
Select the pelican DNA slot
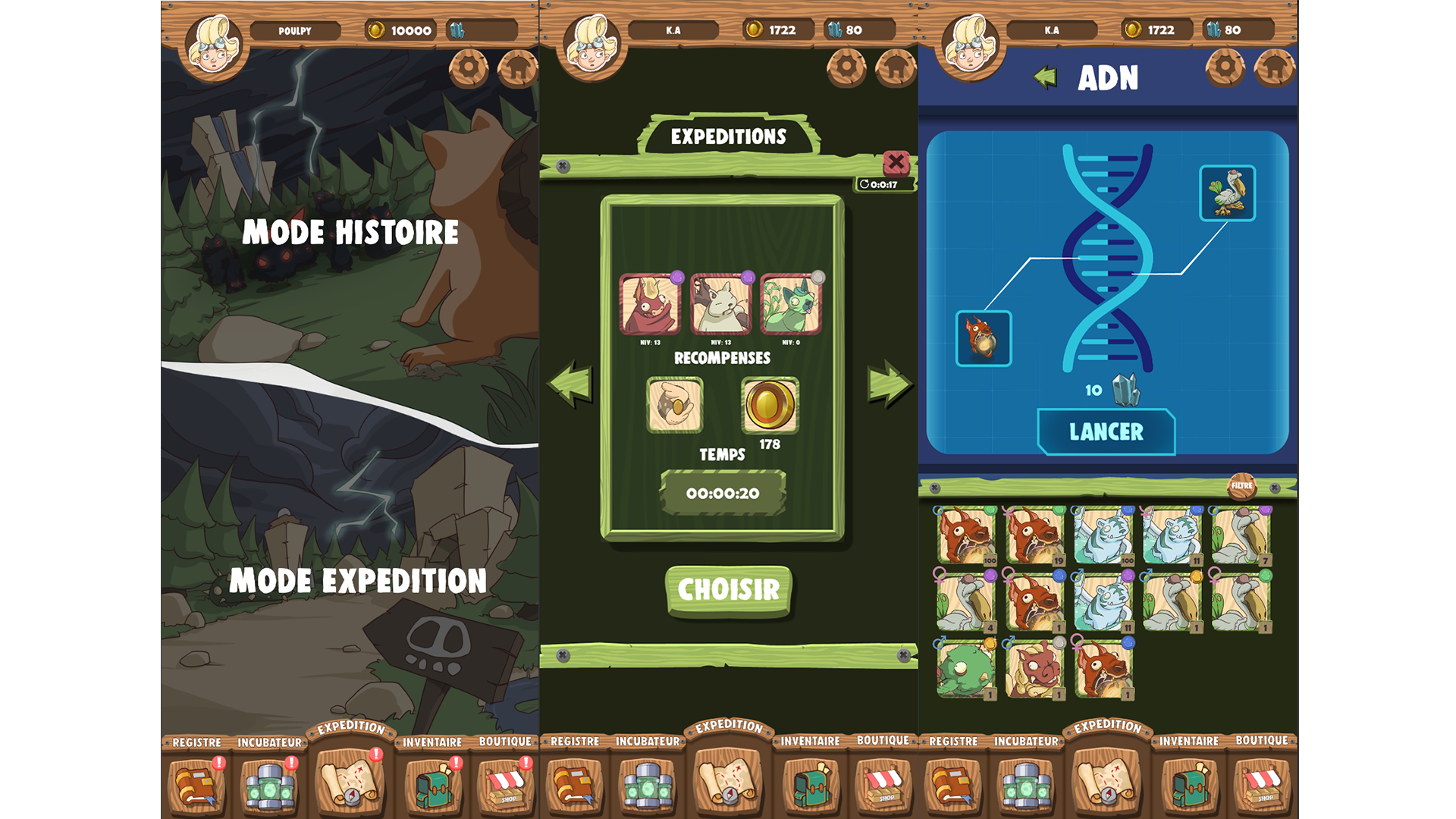[1227, 193]
